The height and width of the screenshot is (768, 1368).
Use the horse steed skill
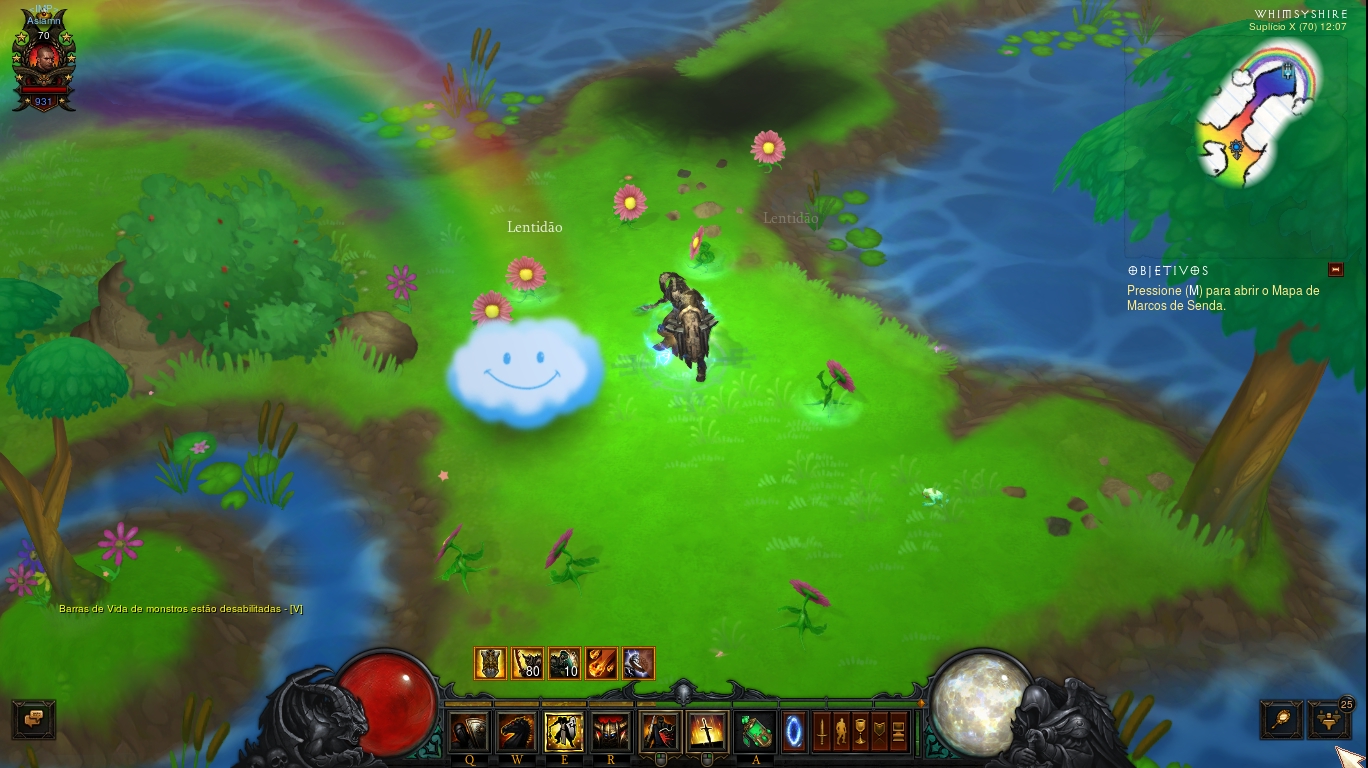pyautogui.click(x=517, y=733)
